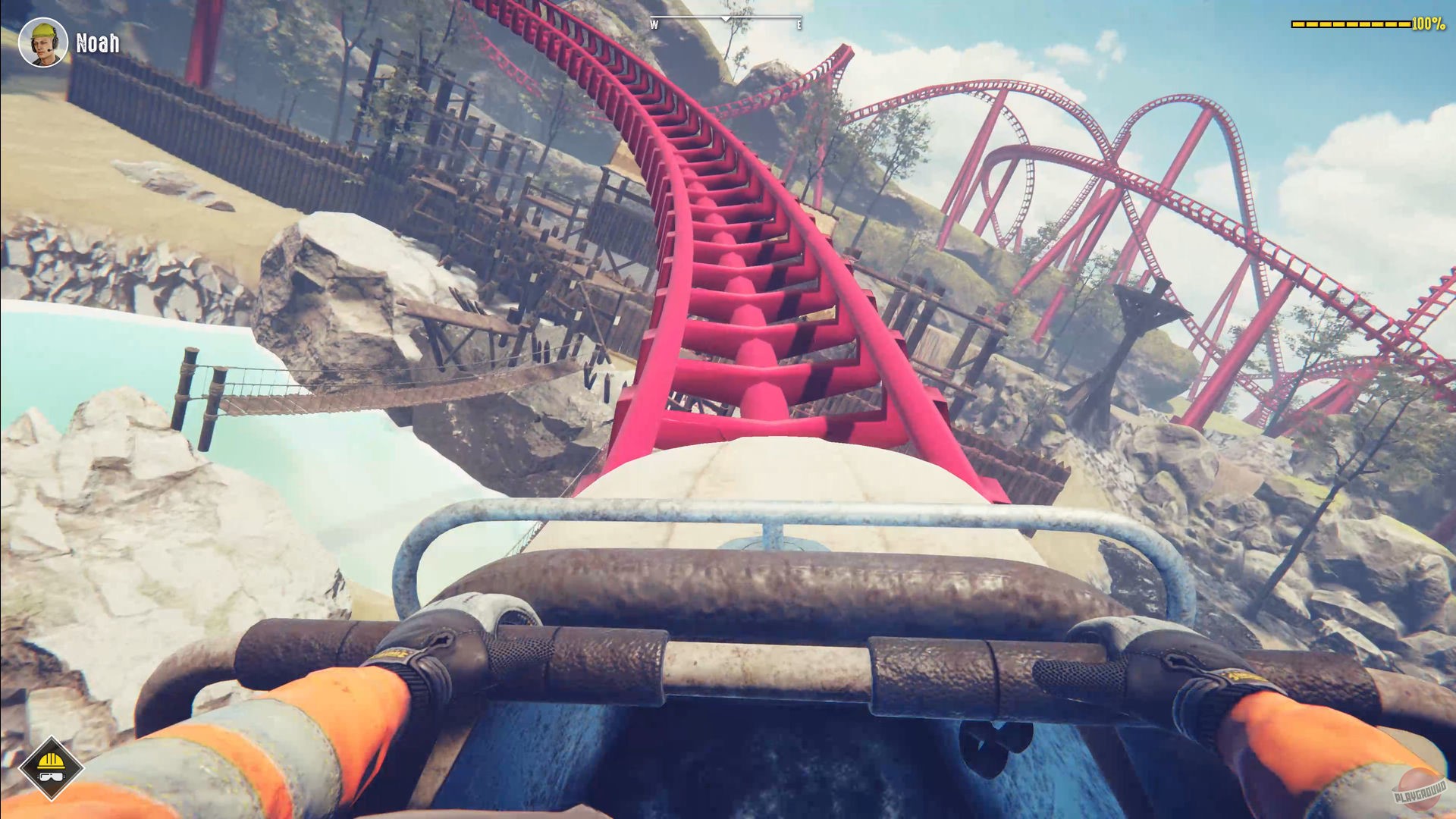Click the W compass marker
The image size is (1456, 819).
654,24
